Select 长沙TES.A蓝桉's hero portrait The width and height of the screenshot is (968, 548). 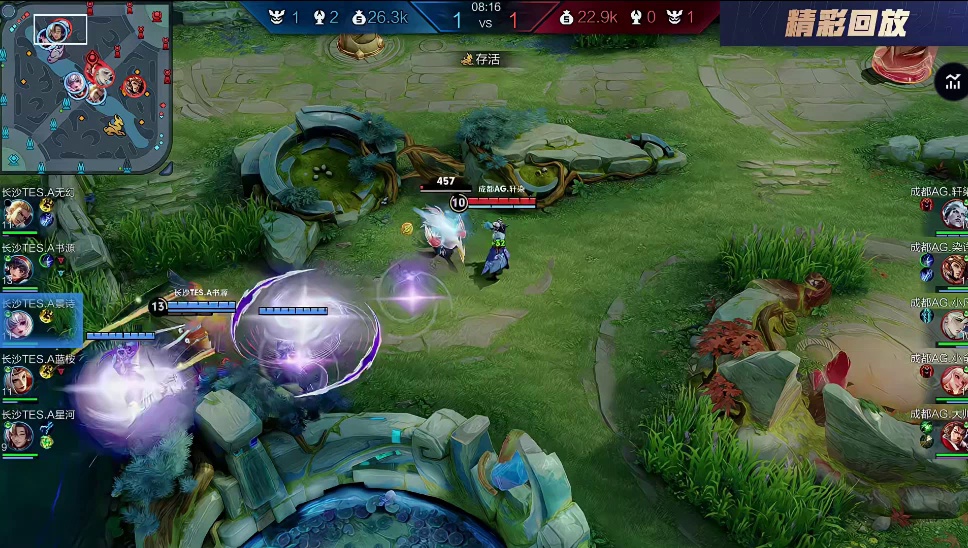click(x=17, y=379)
